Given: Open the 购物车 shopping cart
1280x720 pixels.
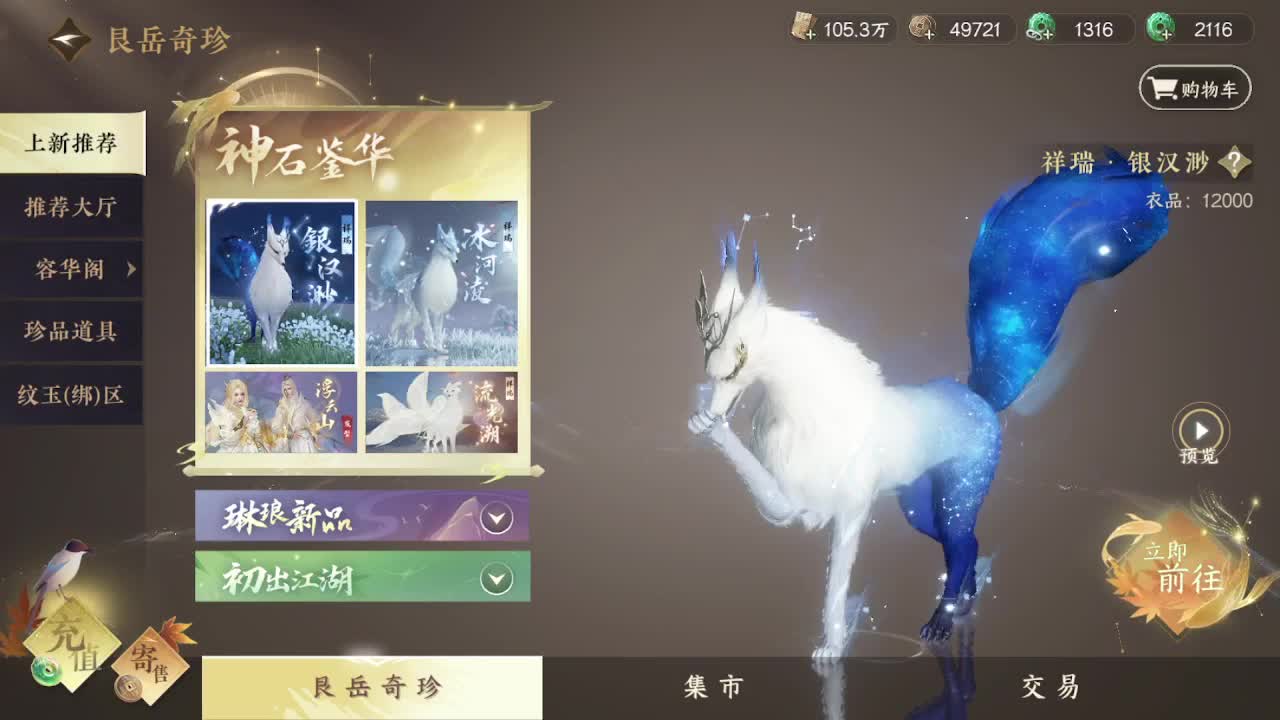Looking at the screenshot, I should coord(1194,88).
